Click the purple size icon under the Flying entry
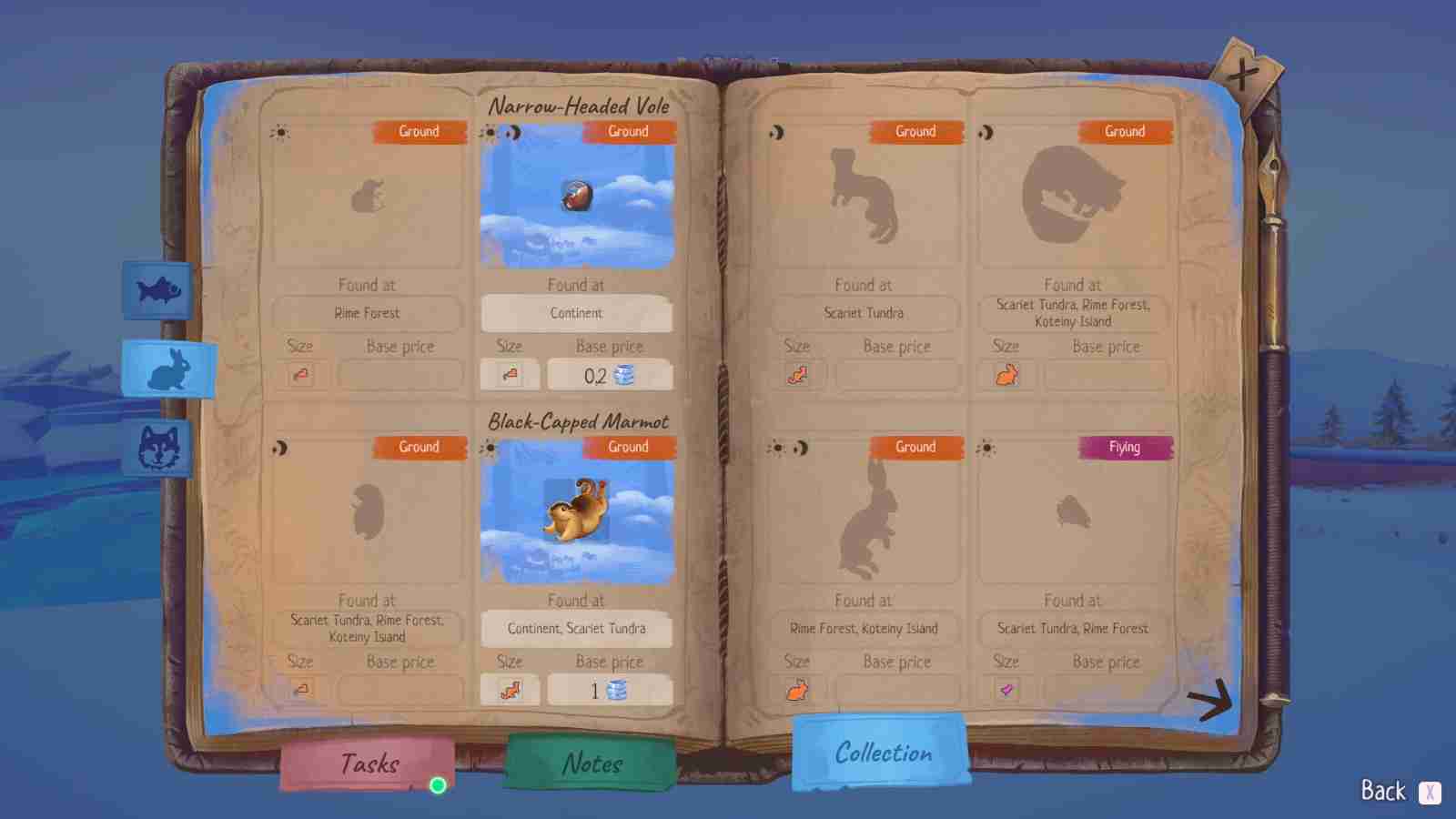 [x=1006, y=691]
